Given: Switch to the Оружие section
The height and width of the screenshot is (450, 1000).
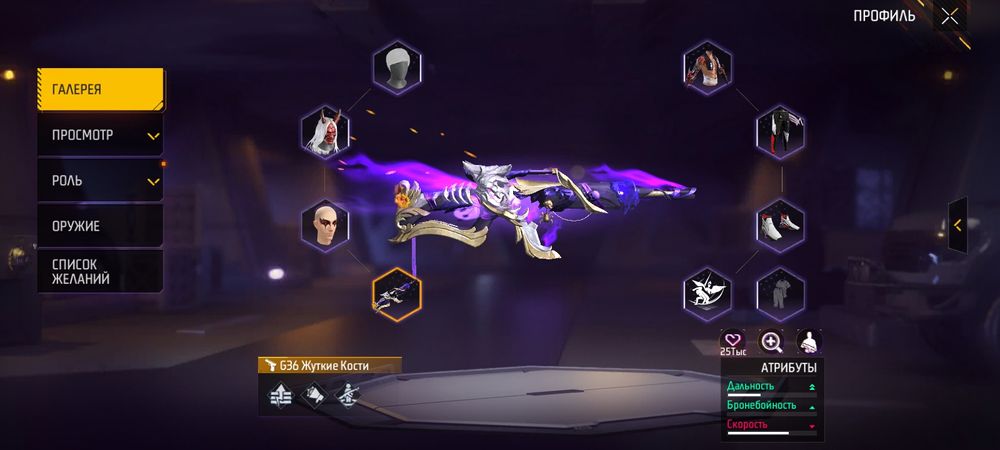Looking at the screenshot, I should (x=100, y=226).
